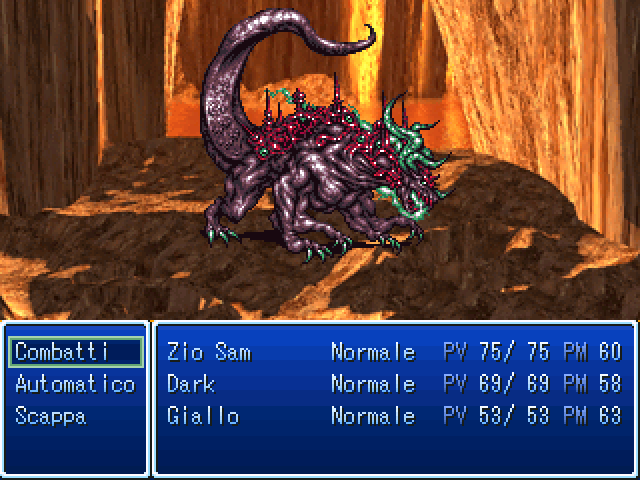This screenshot has width=640, height=480.
Task: Choose the Automatico battle option
Action: coord(75,384)
